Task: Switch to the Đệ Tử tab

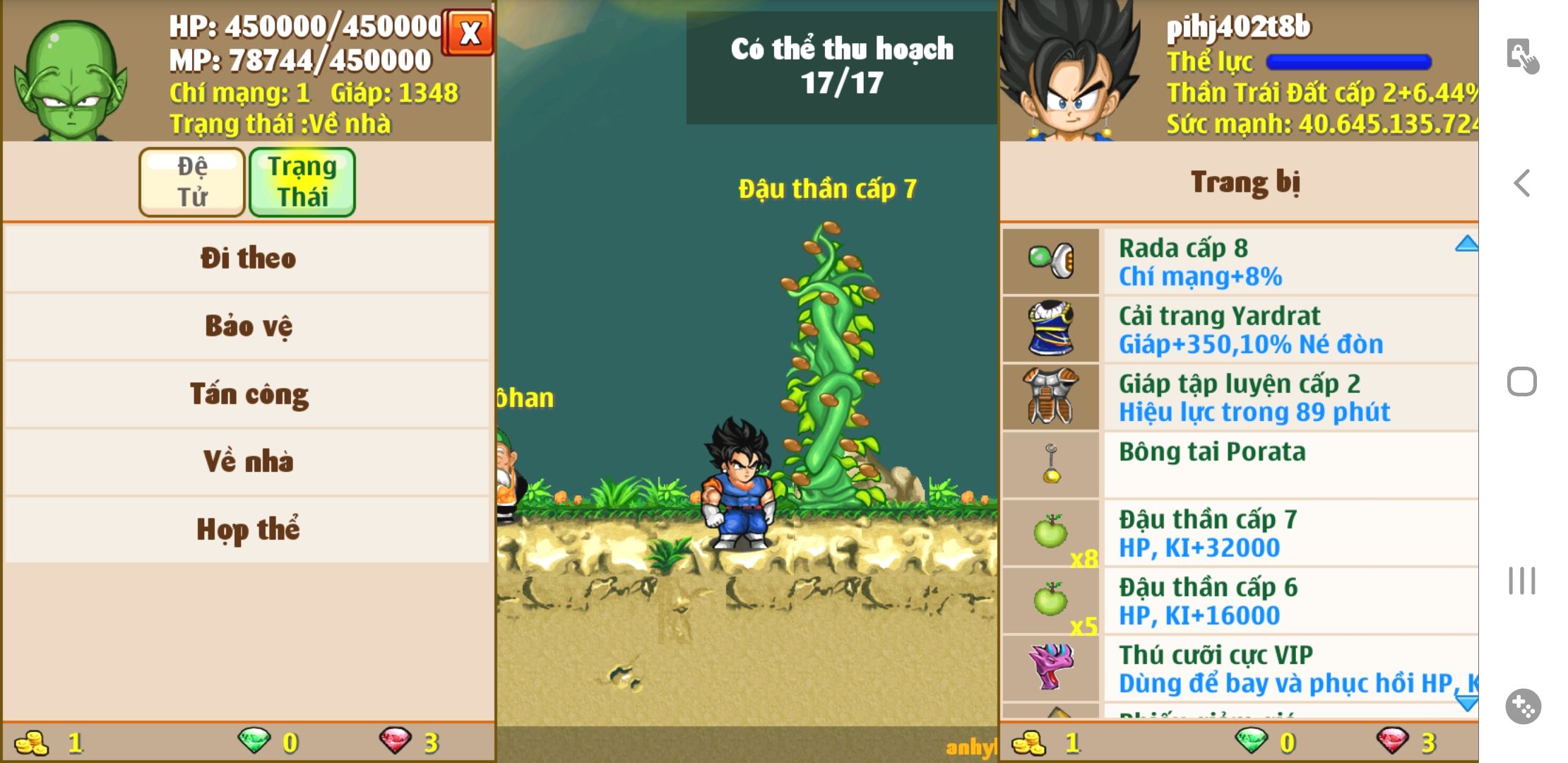Action: (192, 182)
